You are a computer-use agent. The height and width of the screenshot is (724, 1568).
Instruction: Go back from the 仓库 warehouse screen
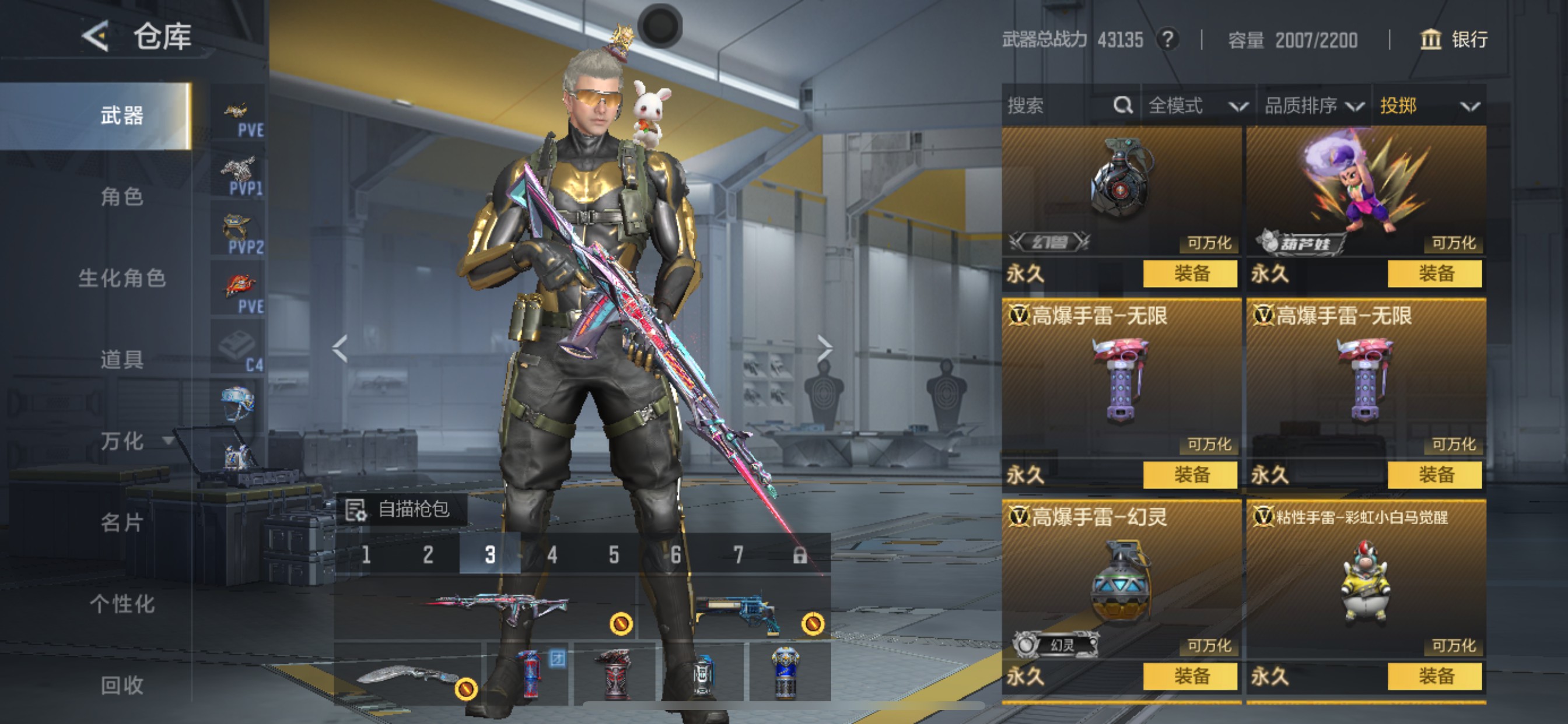pyautogui.click(x=96, y=37)
